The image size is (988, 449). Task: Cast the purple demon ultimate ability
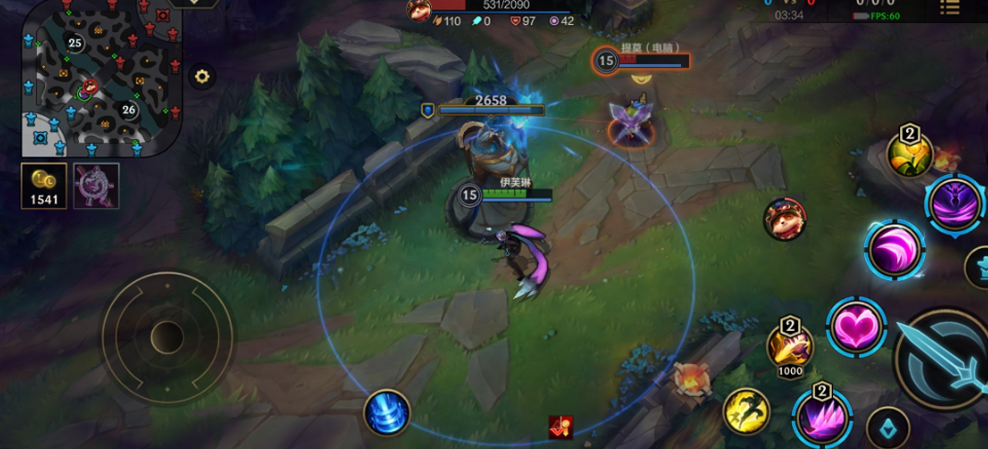[953, 203]
